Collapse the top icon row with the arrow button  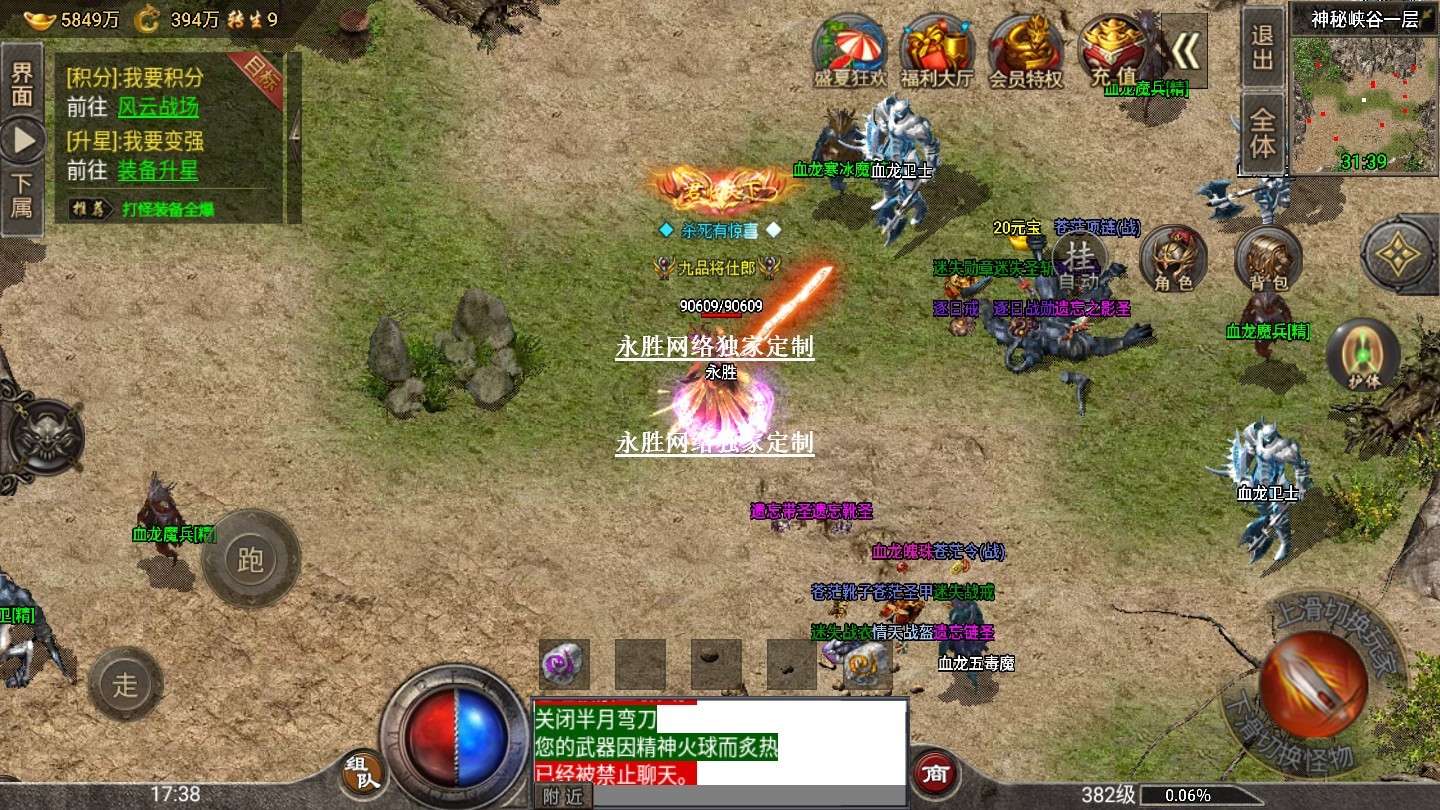(x=1185, y=50)
